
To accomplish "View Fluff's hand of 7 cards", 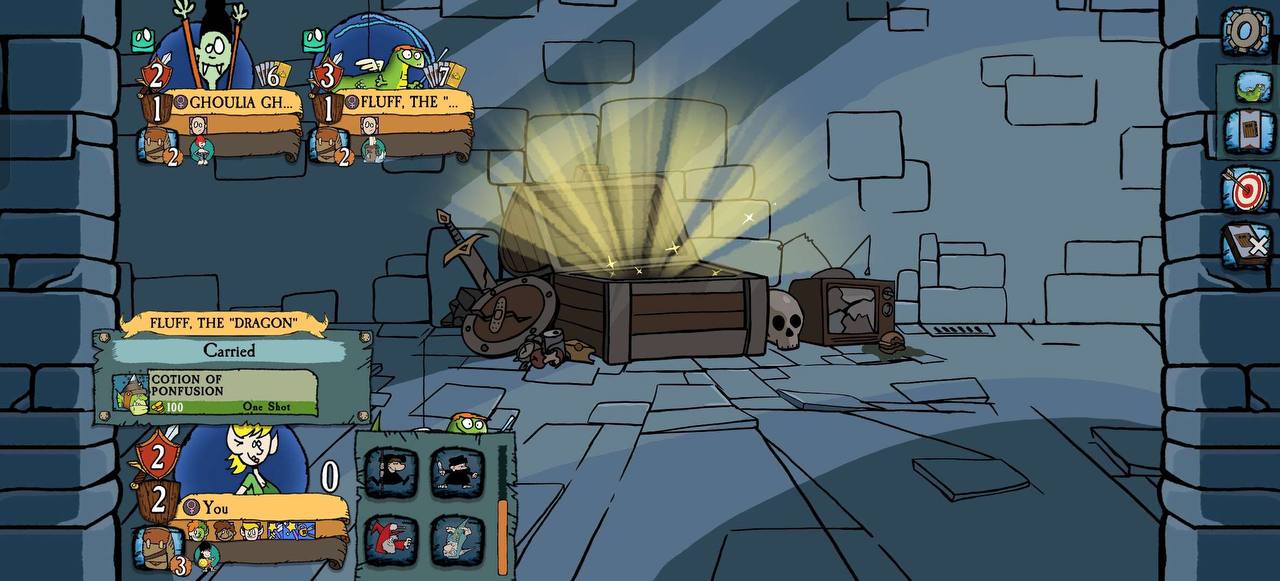I will pos(443,75).
